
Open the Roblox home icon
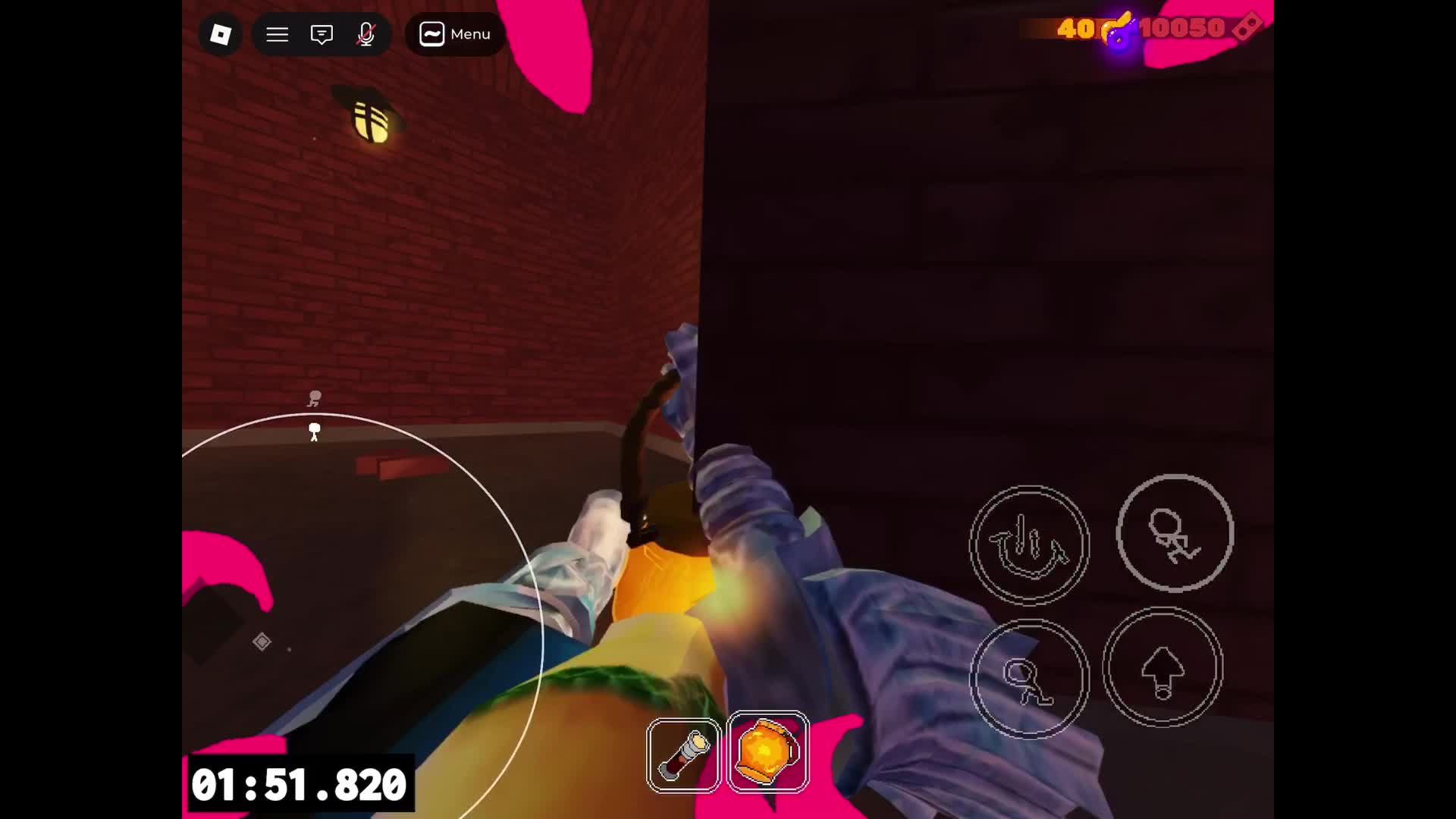click(x=219, y=34)
